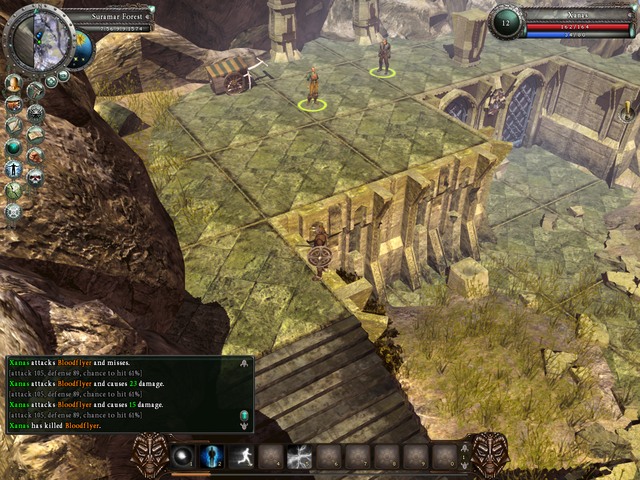The image size is (640, 480).
Task: Open the glowing green orb icon
Action: [x=13, y=147]
